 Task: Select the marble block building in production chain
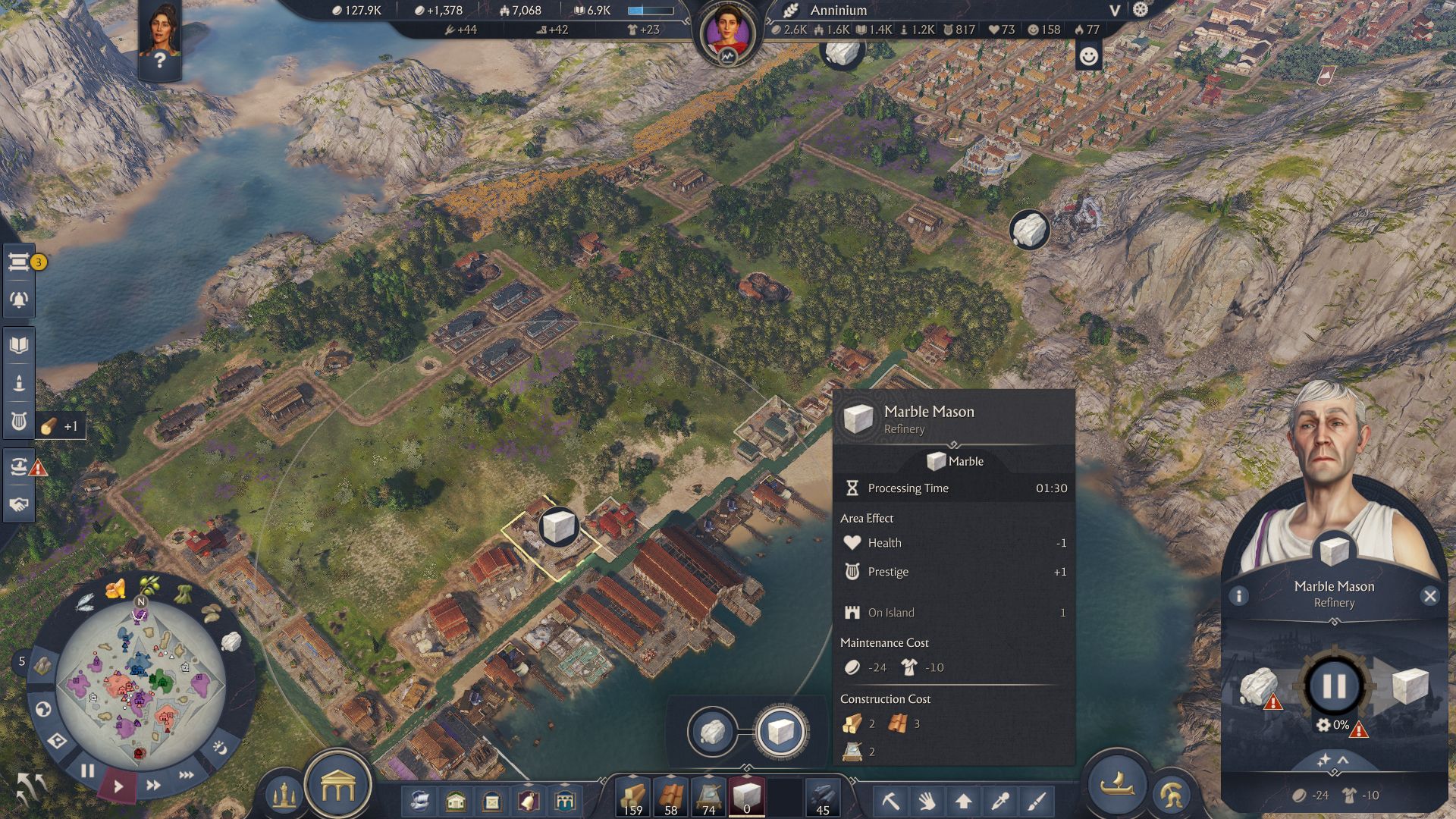pyautogui.click(x=781, y=732)
